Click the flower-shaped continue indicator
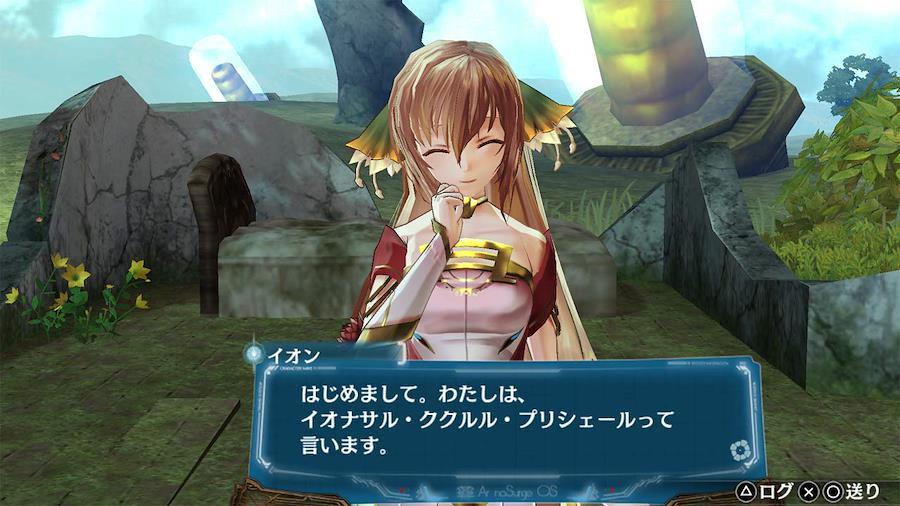This screenshot has width=900, height=506. (740, 451)
